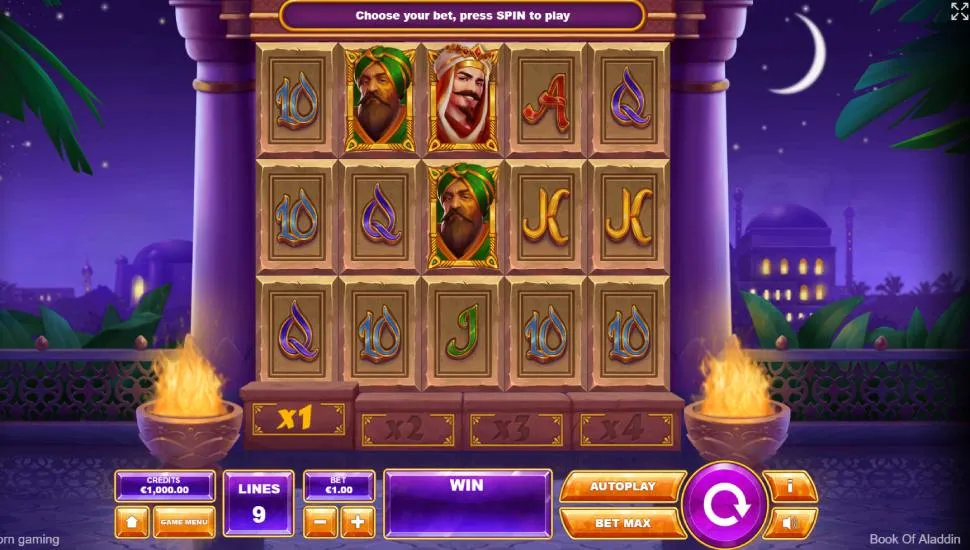Screen dimensions: 970x550
Task: Spin the reels with the purple button
Action: coord(724,505)
